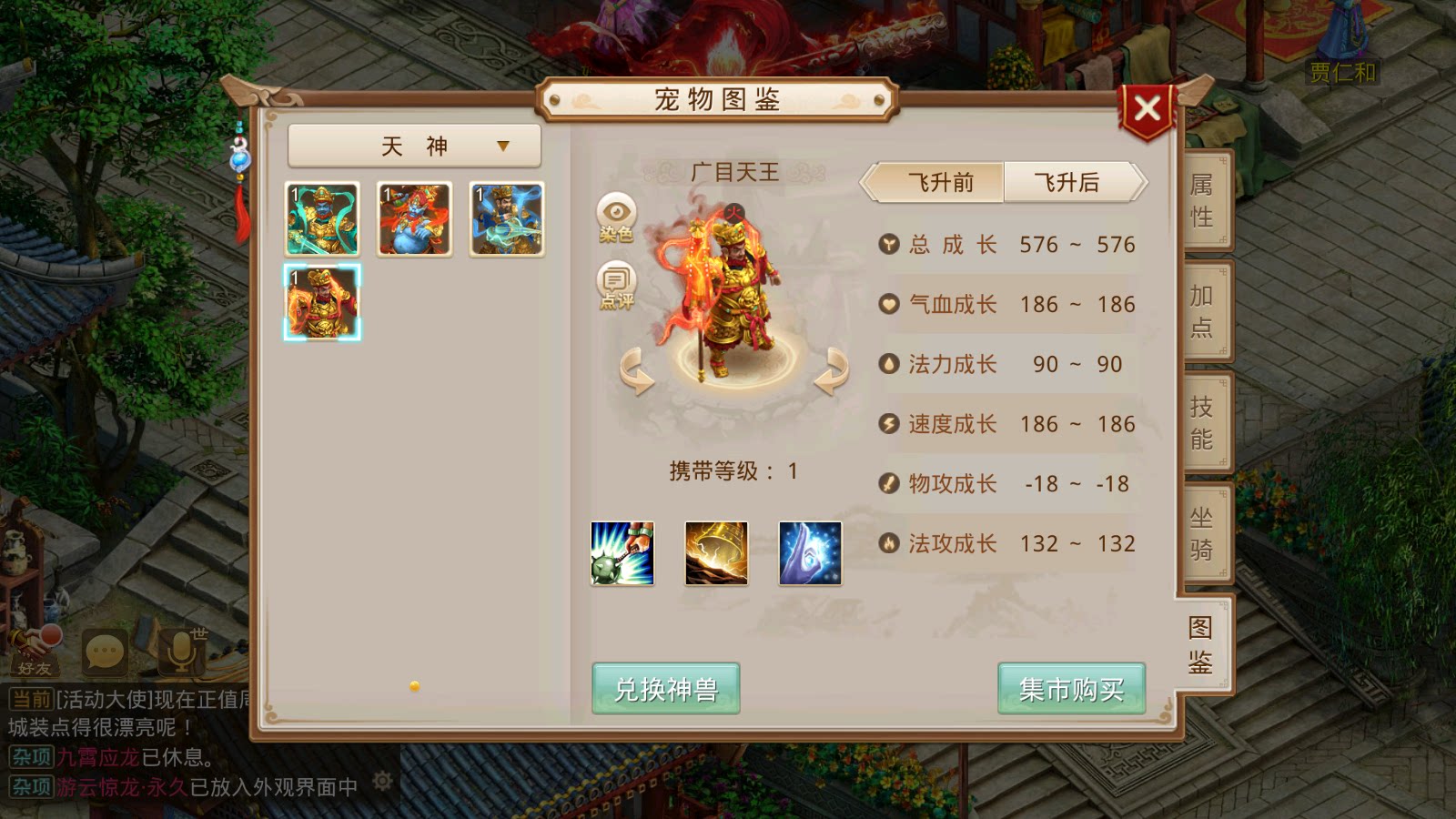Select the green mace skill icon
Image resolution: width=1456 pixels, height=819 pixels.
(x=623, y=554)
